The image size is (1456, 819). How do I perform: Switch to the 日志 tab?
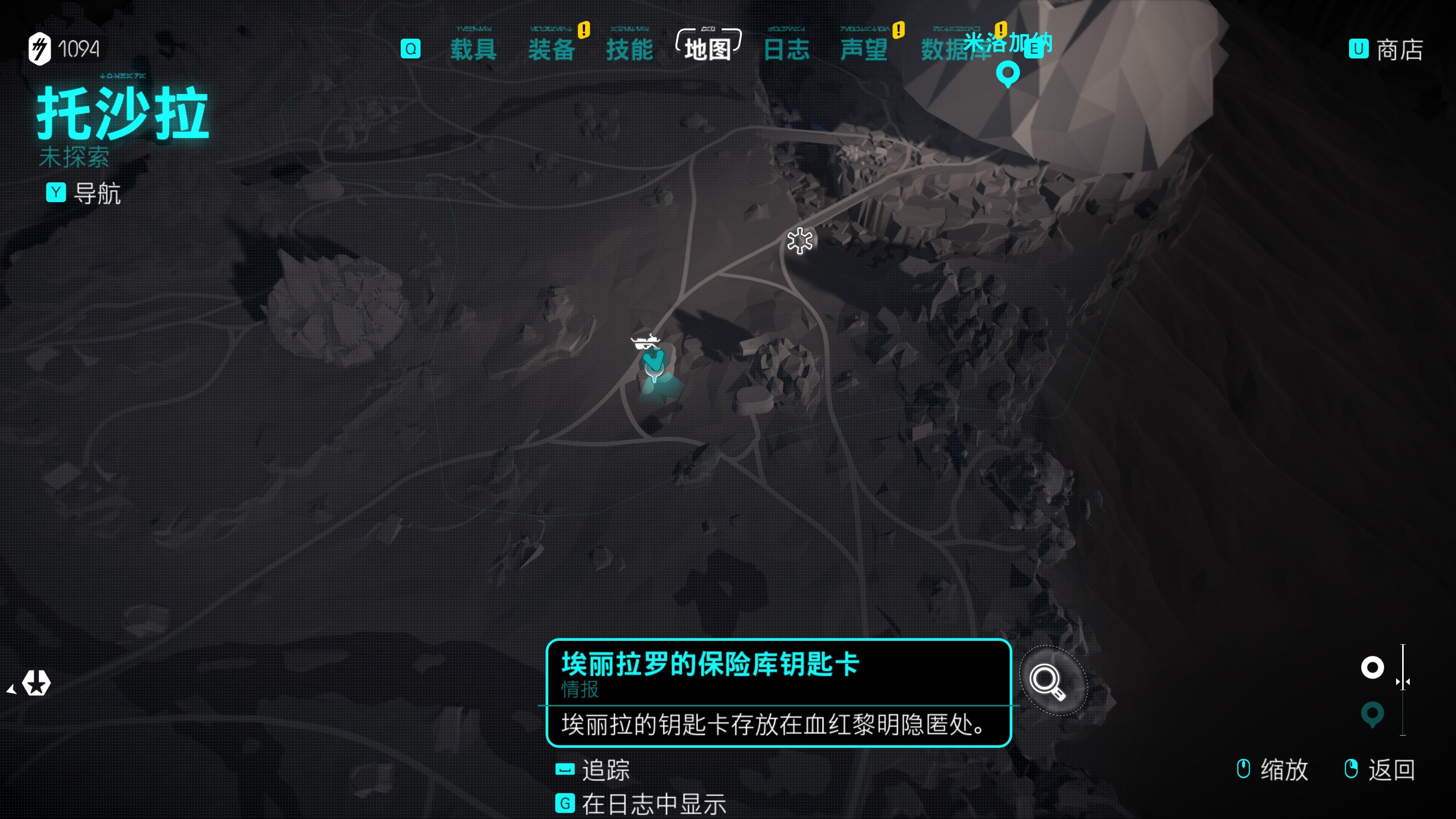tap(788, 50)
